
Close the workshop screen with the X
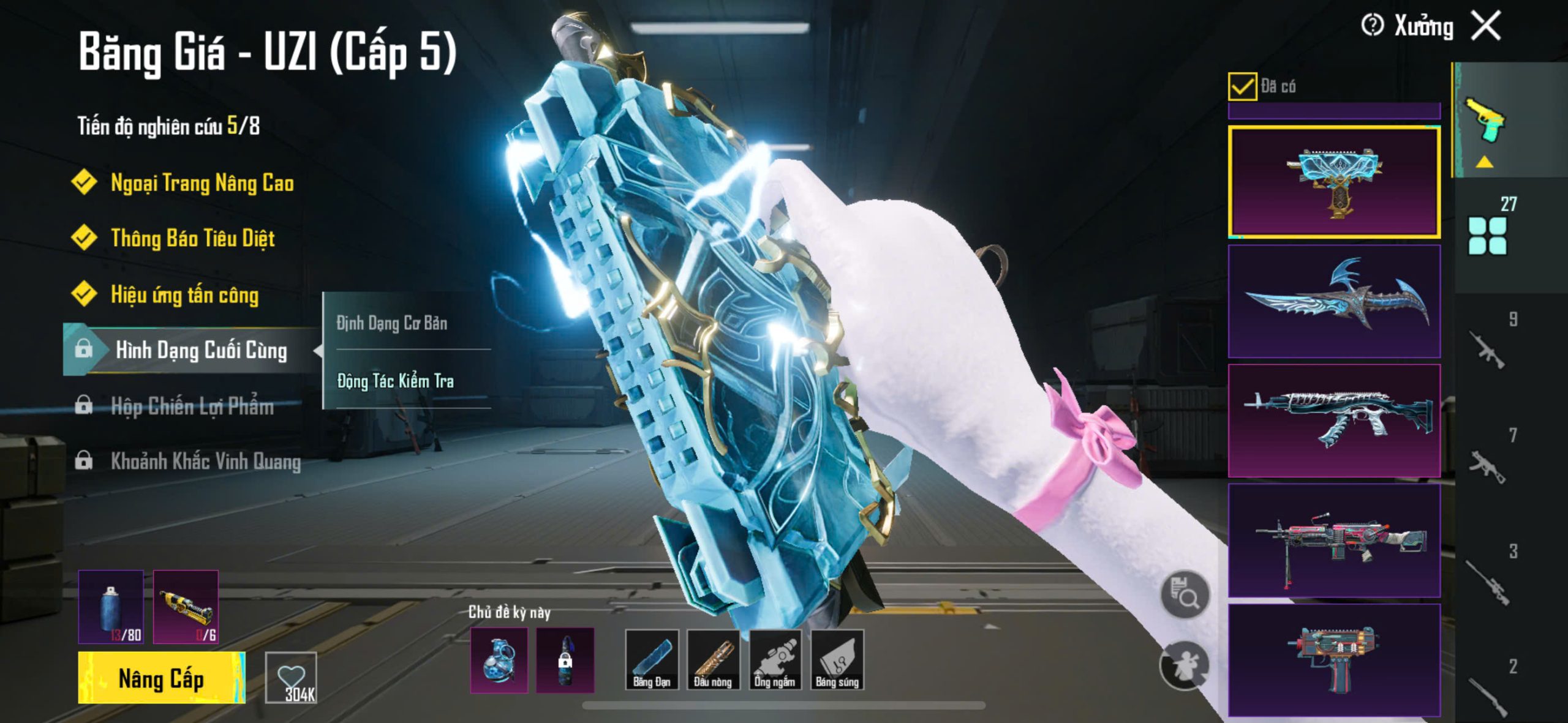pyautogui.click(x=1487, y=26)
